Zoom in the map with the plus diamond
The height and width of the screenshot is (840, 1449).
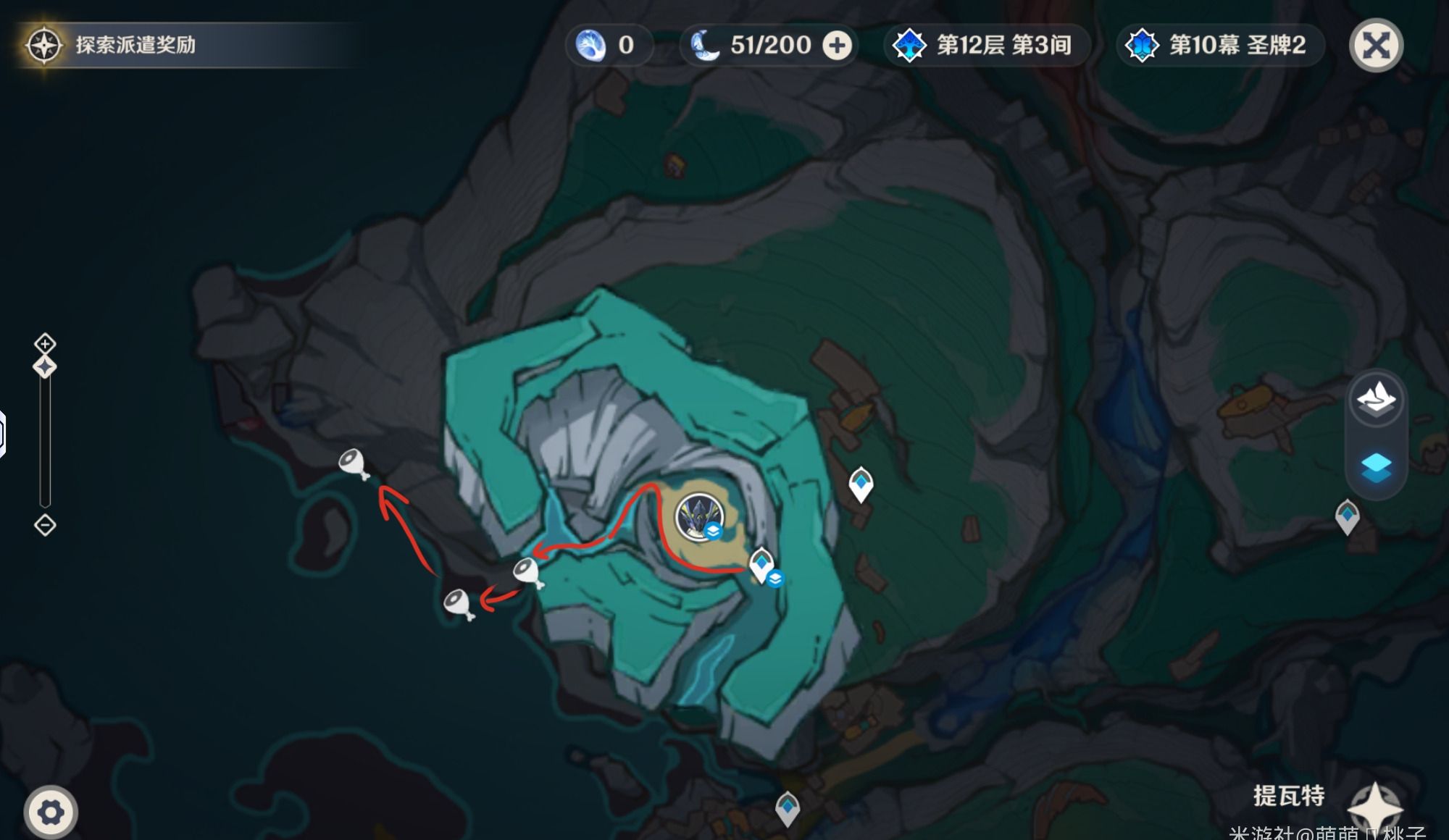pyautogui.click(x=45, y=343)
